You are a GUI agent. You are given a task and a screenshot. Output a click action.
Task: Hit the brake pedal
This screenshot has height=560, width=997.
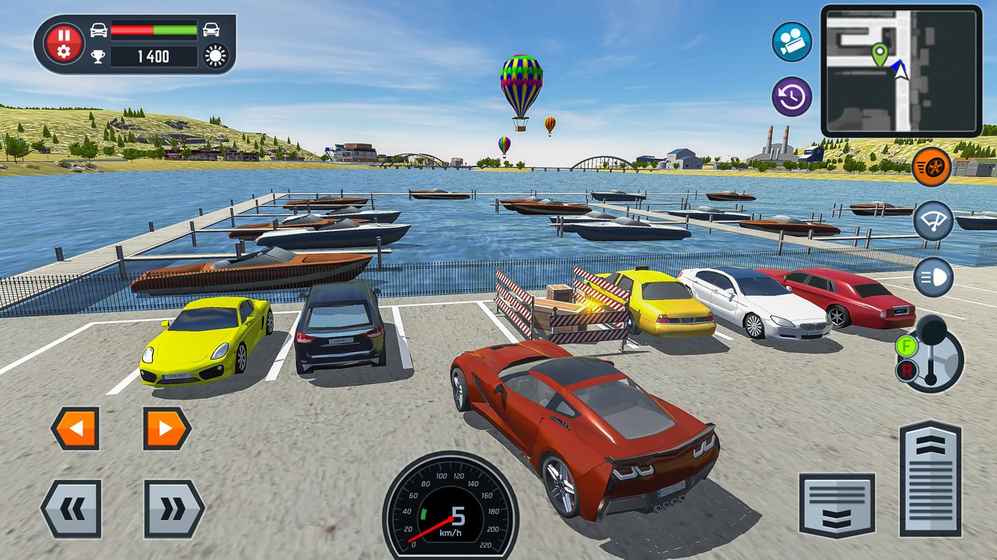(x=837, y=505)
